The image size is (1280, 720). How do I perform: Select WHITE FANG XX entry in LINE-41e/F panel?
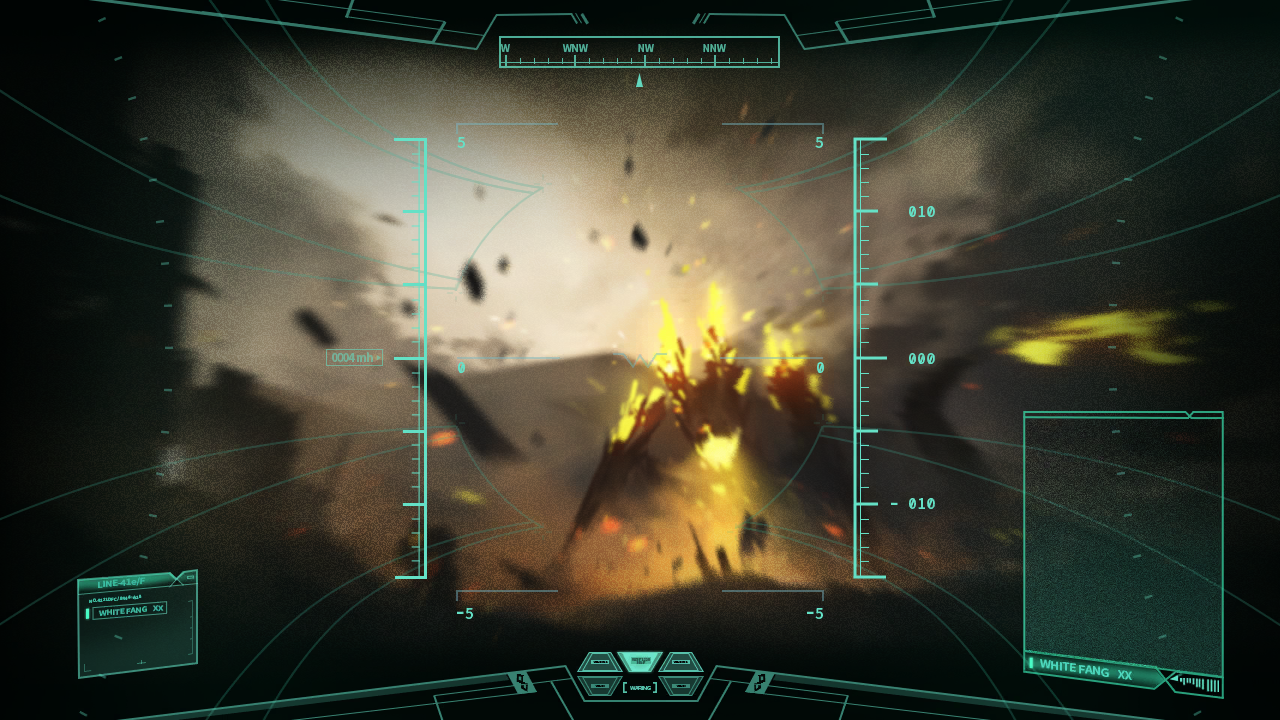pos(130,610)
